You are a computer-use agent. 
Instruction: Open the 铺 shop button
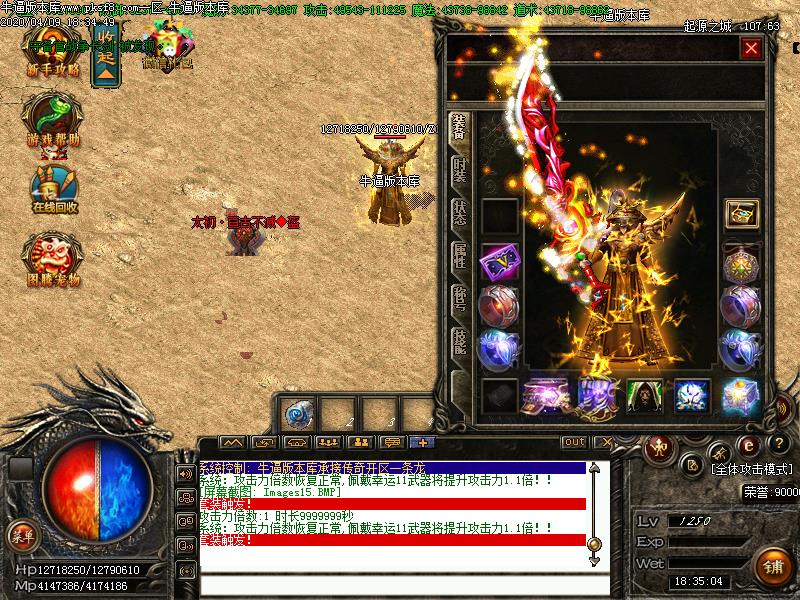(771, 566)
